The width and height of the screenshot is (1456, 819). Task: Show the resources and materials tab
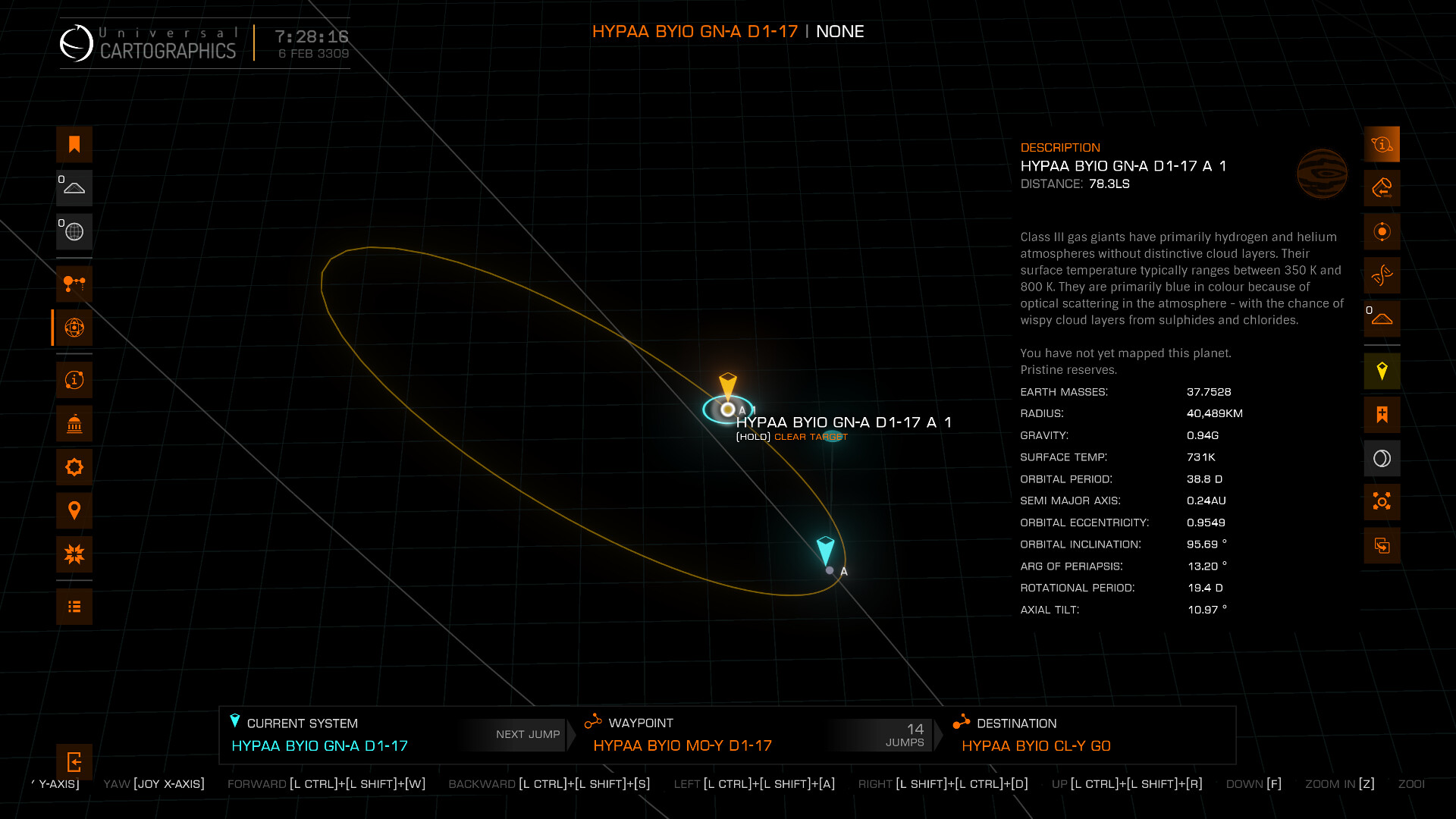point(1382,188)
